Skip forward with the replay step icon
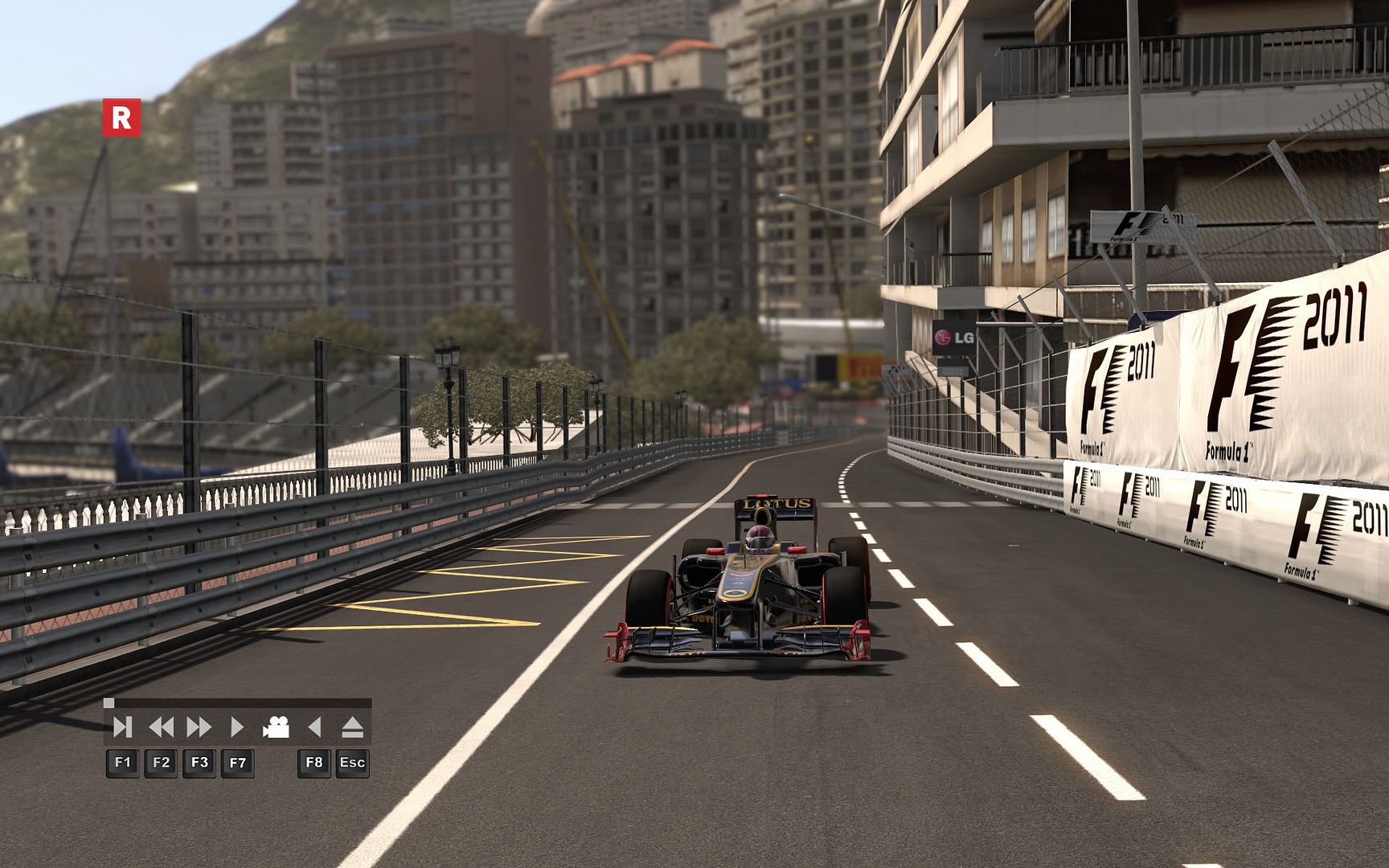1389x868 pixels. (122, 727)
